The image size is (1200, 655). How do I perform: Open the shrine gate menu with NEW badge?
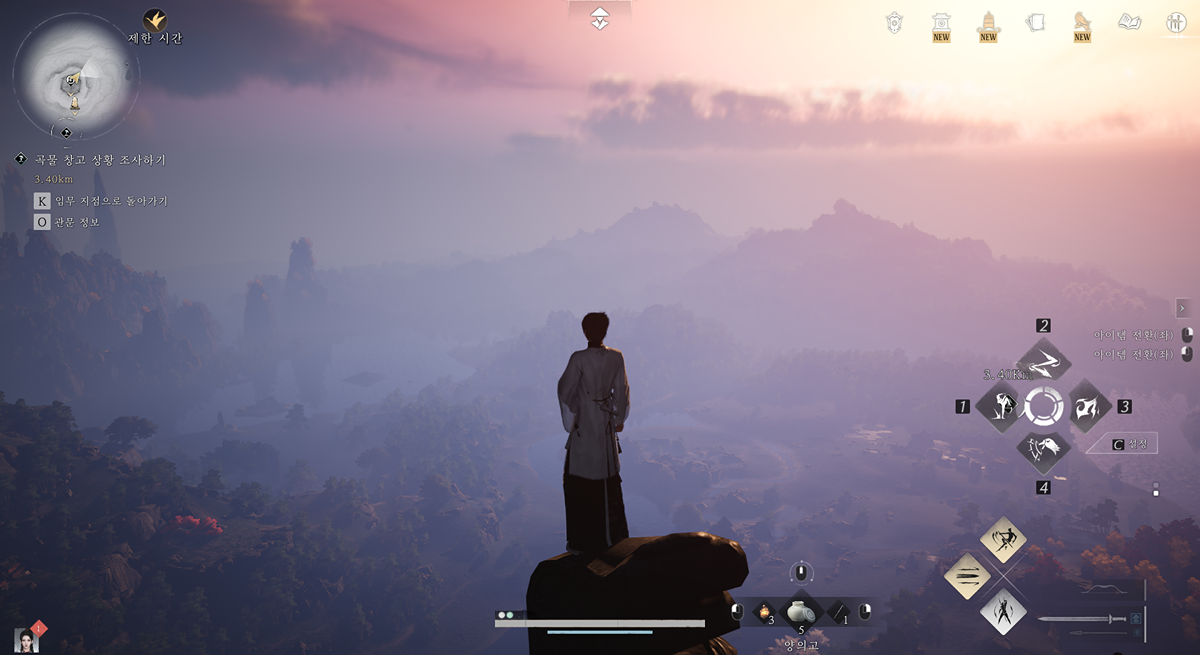tap(941, 23)
